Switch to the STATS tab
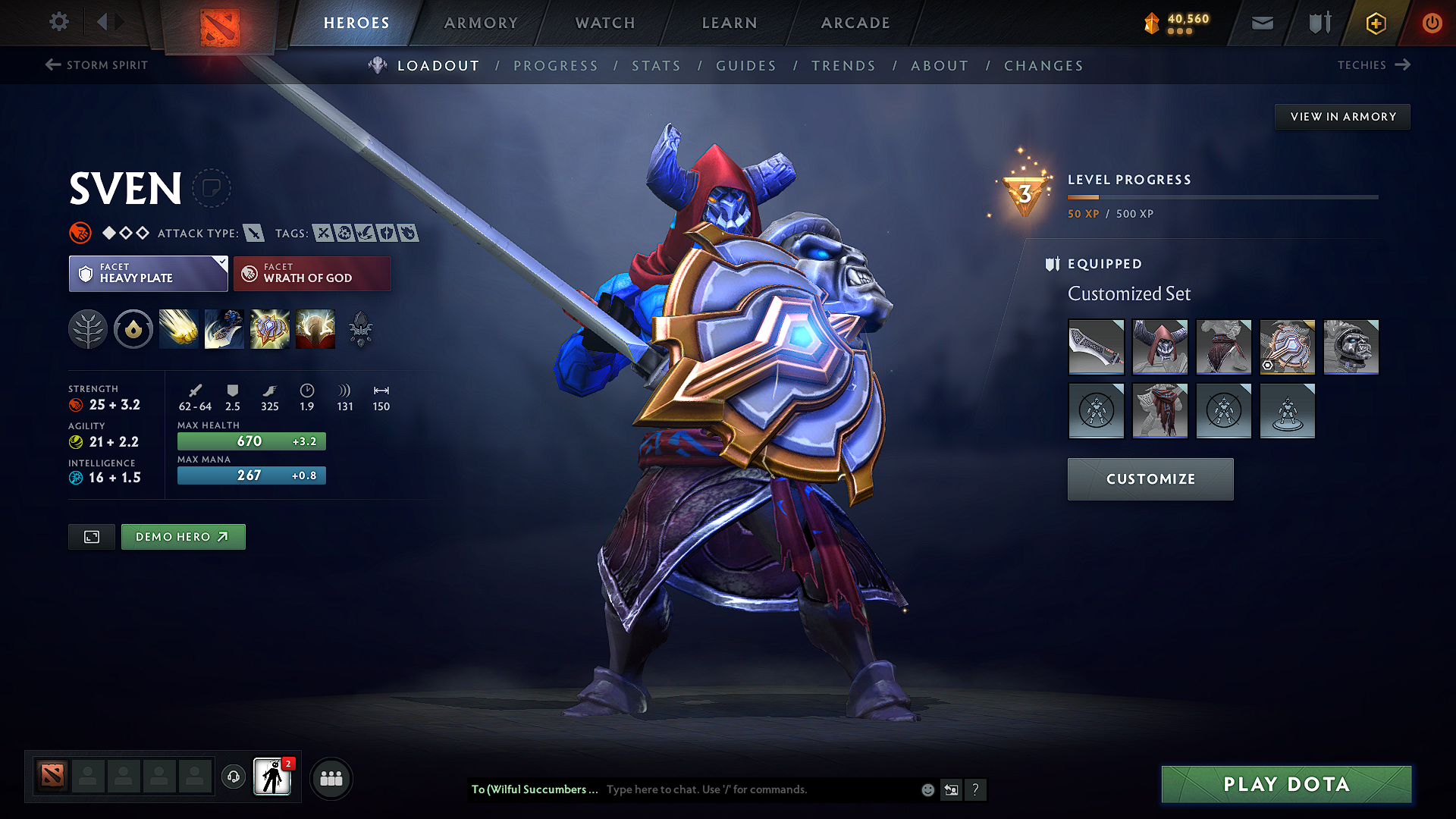 click(x=656, y=66)
